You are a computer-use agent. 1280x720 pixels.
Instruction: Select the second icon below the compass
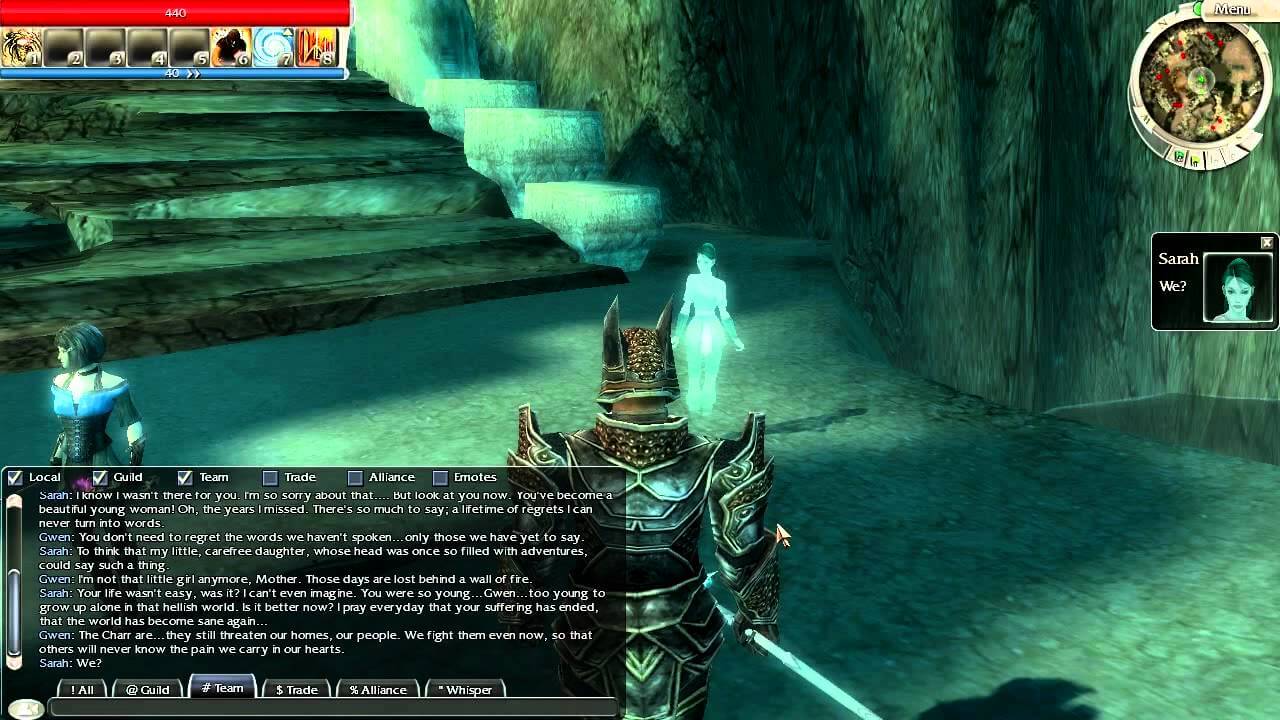[x=1195, y=161]
